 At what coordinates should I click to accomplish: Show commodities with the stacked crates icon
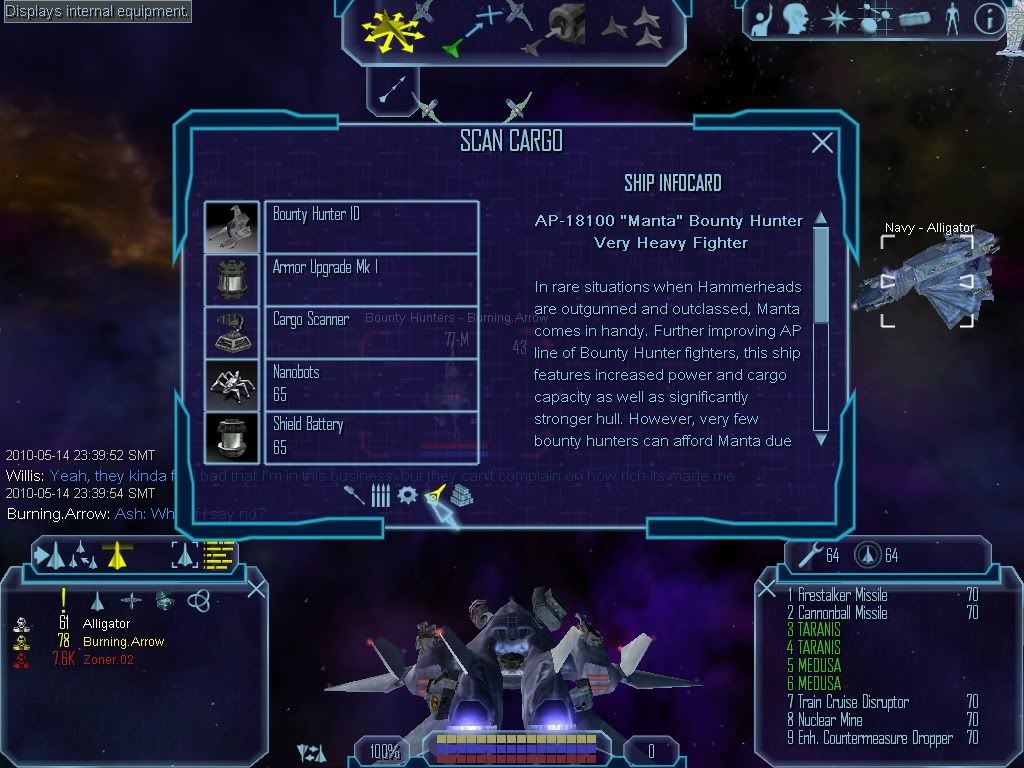tap(460, 495)
